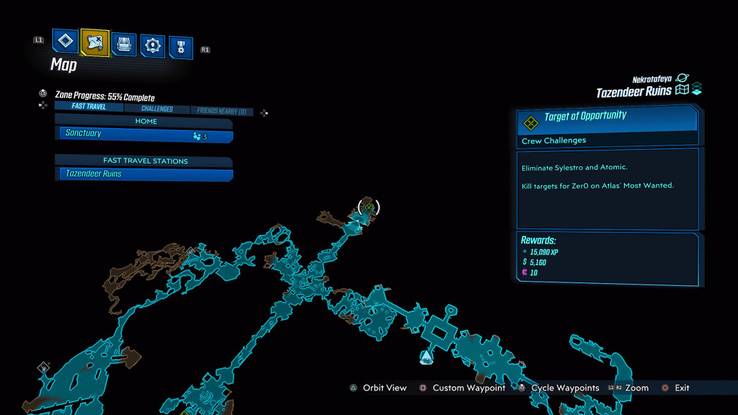Click the planet icon beside Nekrotafeyo
Image resolution: width=738 pixels, height=415 pixels.
682,78
